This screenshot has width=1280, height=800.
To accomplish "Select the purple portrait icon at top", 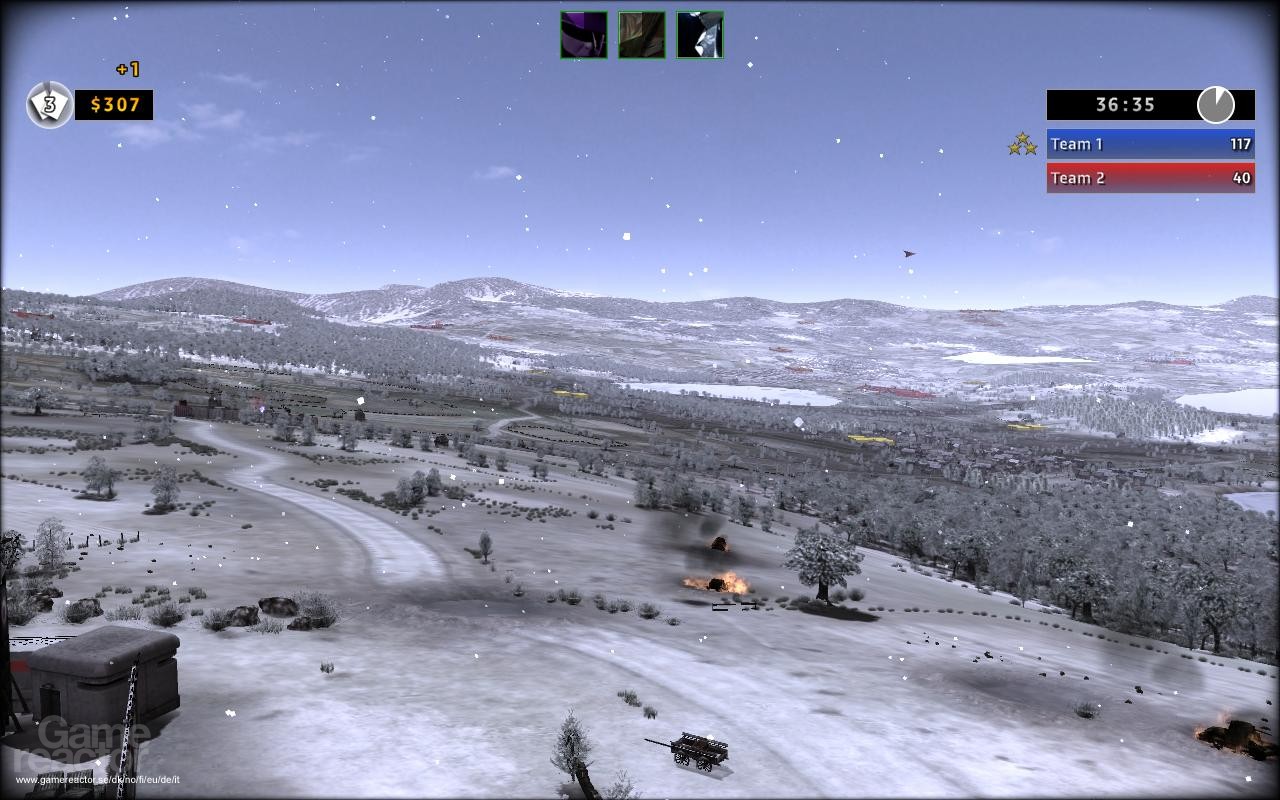I will [583, 35].
